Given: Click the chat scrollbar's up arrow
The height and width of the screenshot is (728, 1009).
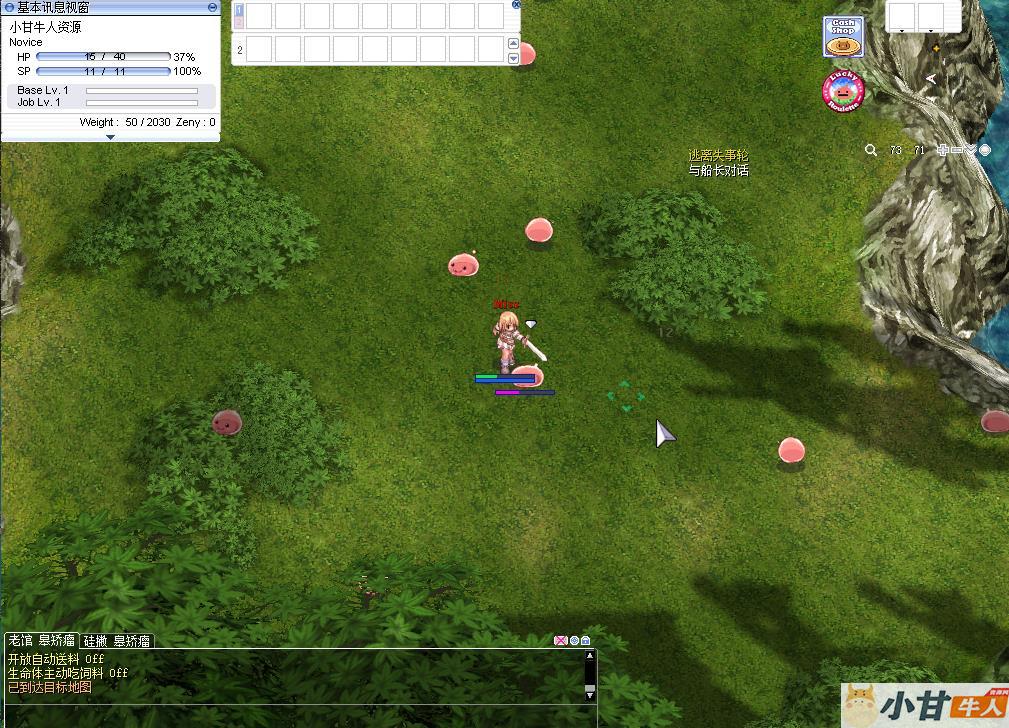Looking at the screenshot, I should tap(590, 656).
